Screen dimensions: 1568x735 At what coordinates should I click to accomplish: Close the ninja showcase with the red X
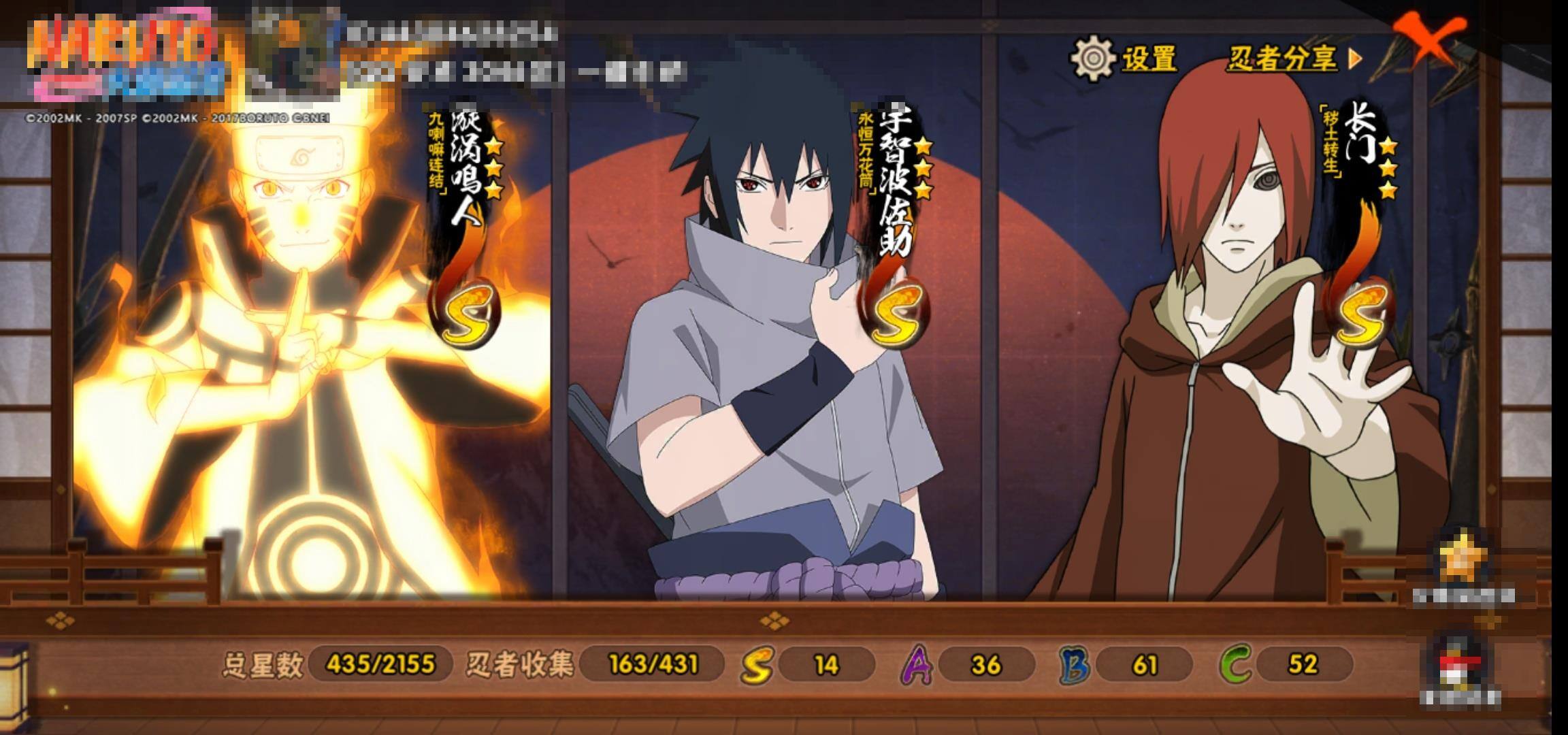[1428, 38]
